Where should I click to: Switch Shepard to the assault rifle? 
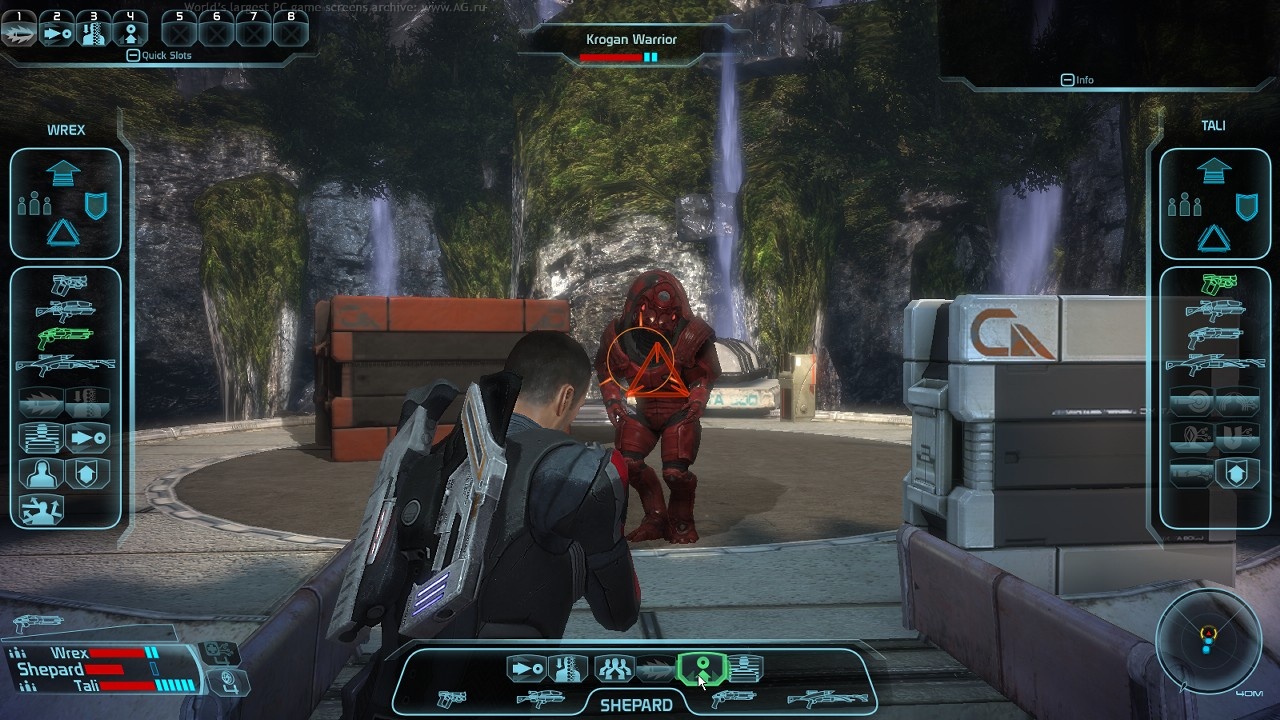click(x=540, y=699)
